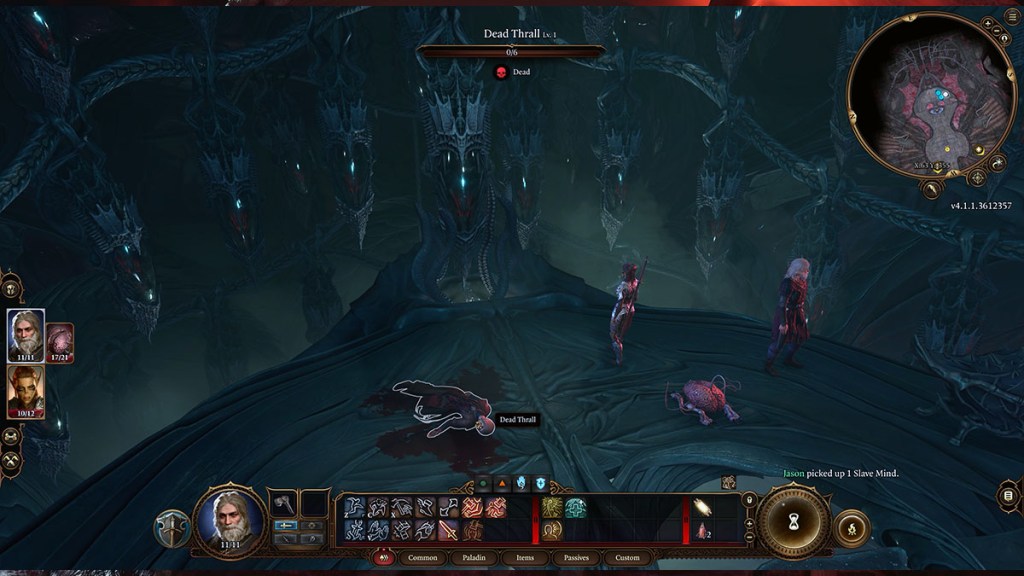Switch to the Common hotbar tab
Screen dimensions: 1024x576
pos(423,557)
